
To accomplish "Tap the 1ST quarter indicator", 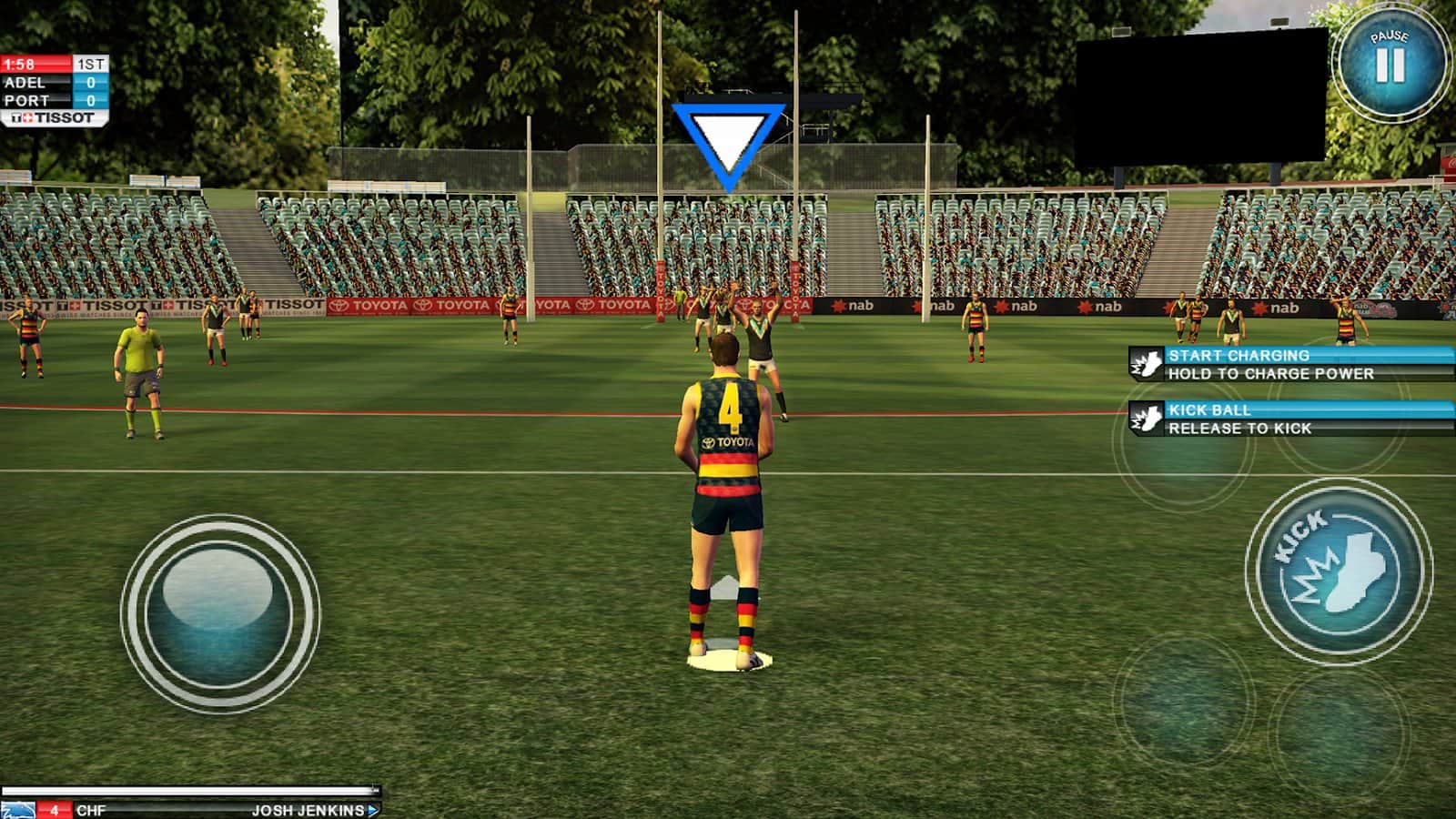I will point(90,64).
